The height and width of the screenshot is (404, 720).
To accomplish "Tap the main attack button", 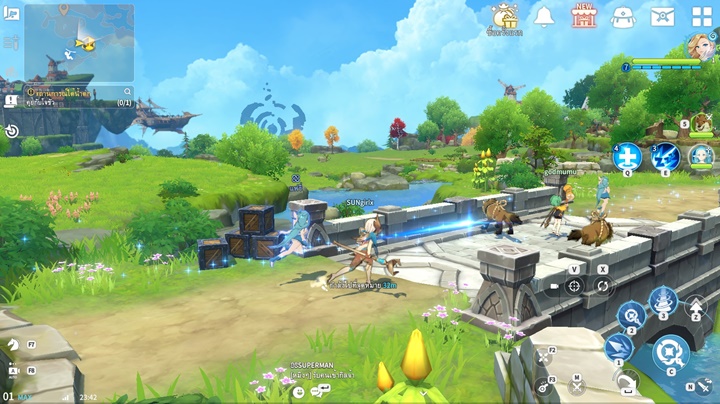I will click(671, 352).
